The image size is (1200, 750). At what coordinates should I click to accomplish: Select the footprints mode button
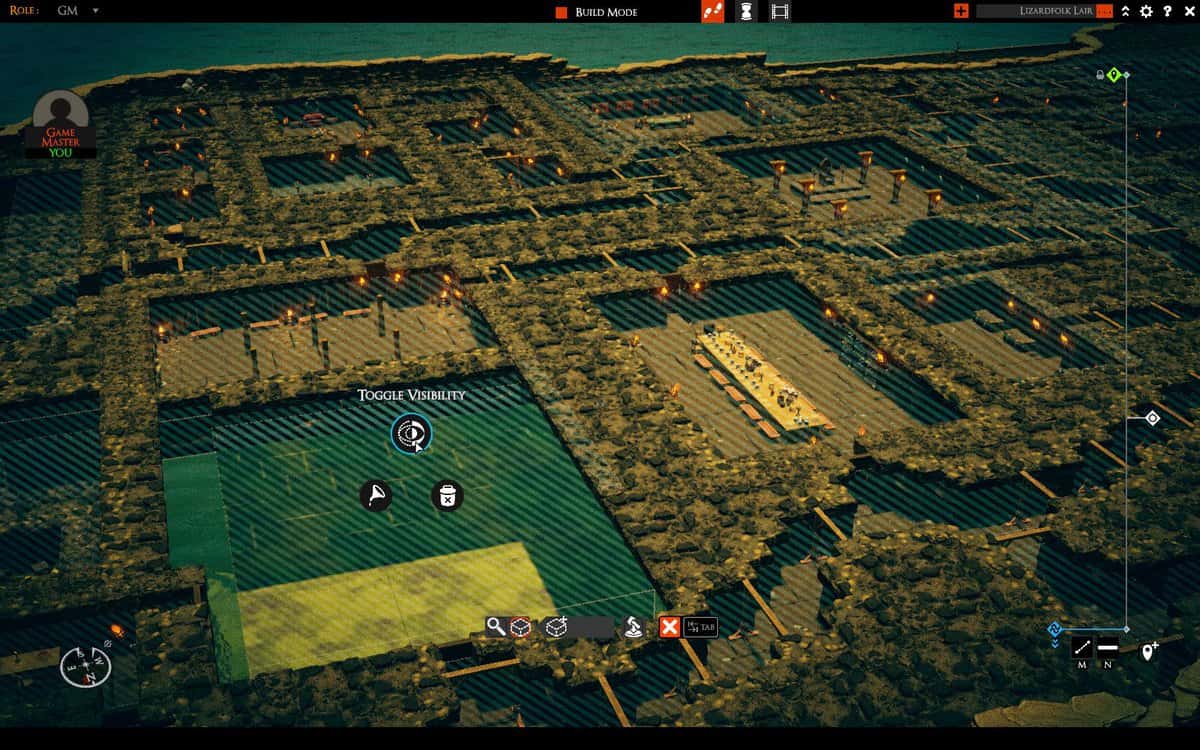click(x=713, y=12)
